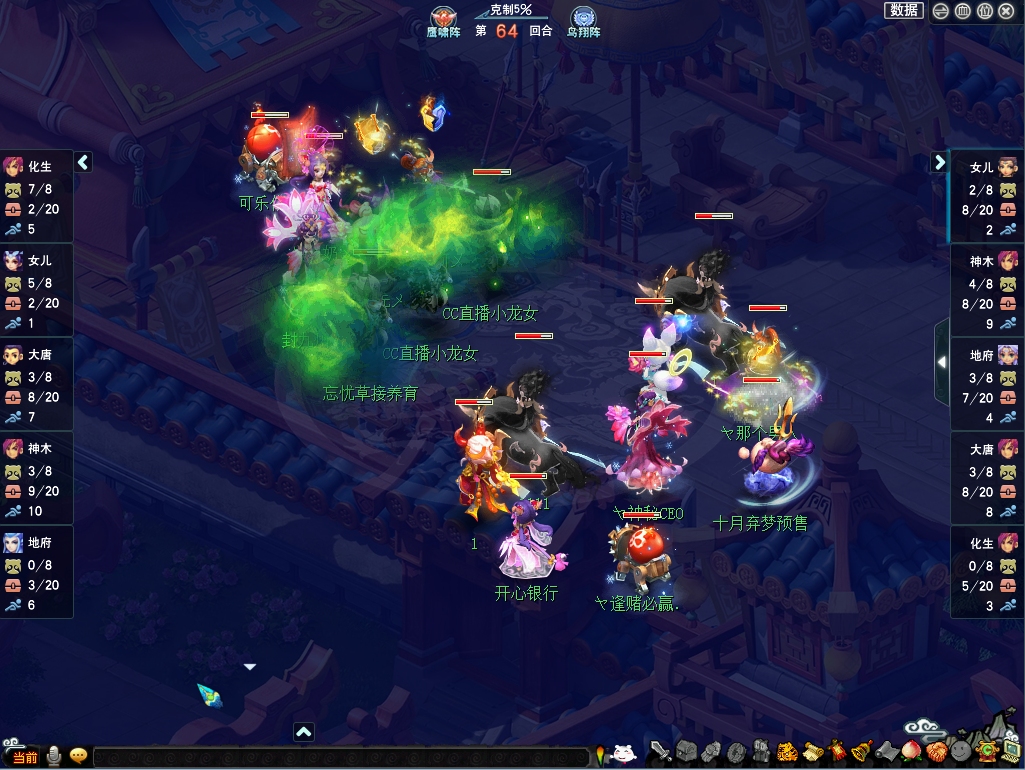Image resolution: width=1025 pixels, height=770 pixels.
Task: Open the chat emoji speech bubble
Action: point(78,756)
